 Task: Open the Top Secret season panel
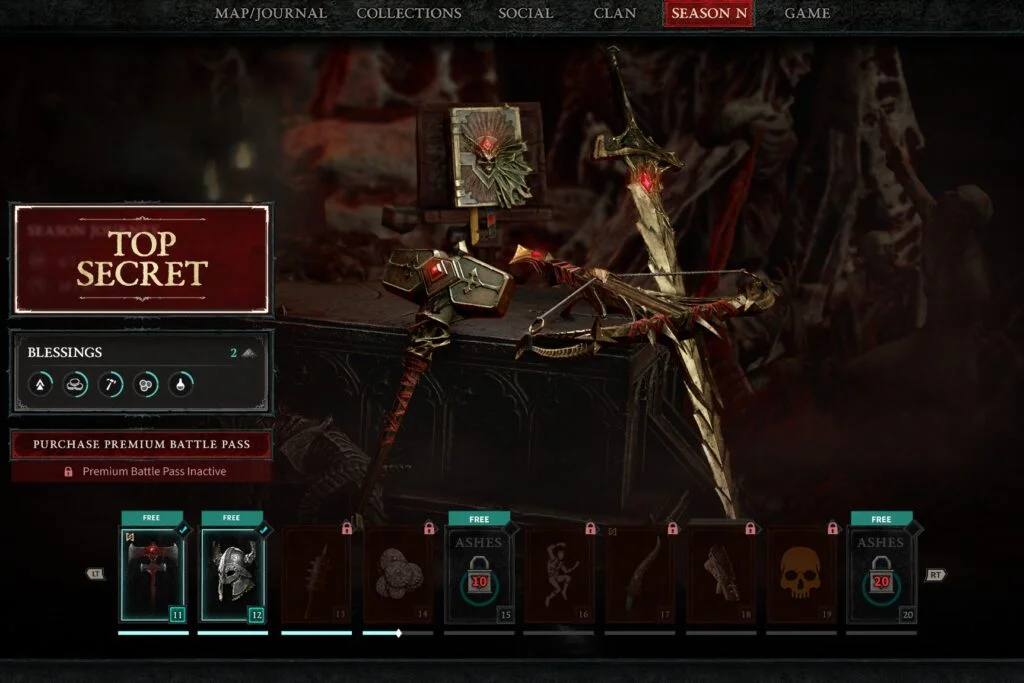pyautogui.click(x=141, y=259)
